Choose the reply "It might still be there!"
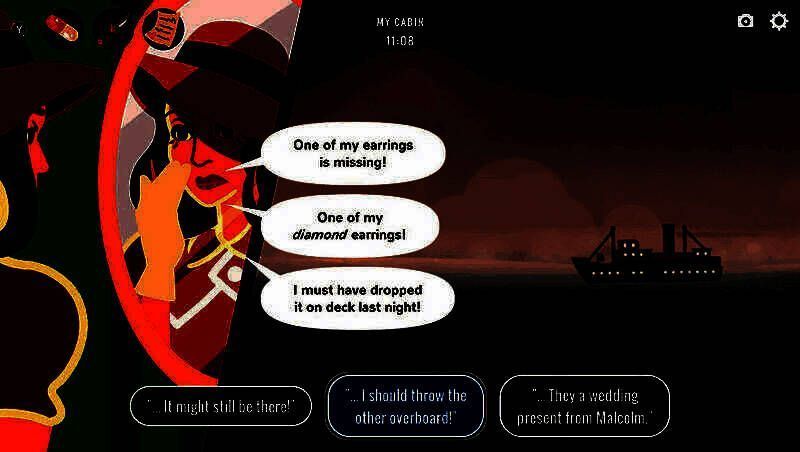 click(220, 405)
